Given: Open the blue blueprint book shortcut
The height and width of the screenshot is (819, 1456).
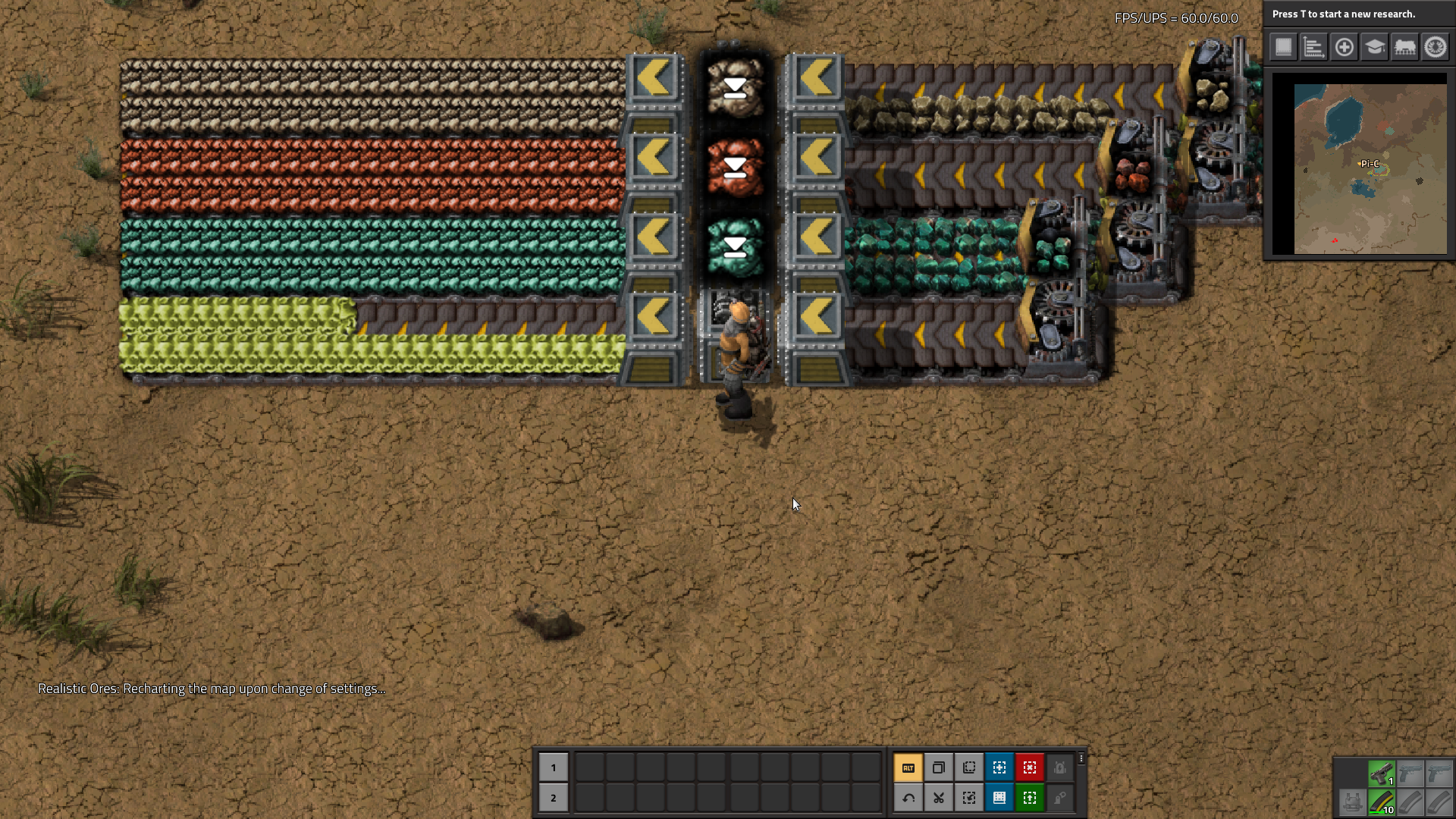Looking at the screenshot, I should (x=999, y=798).
